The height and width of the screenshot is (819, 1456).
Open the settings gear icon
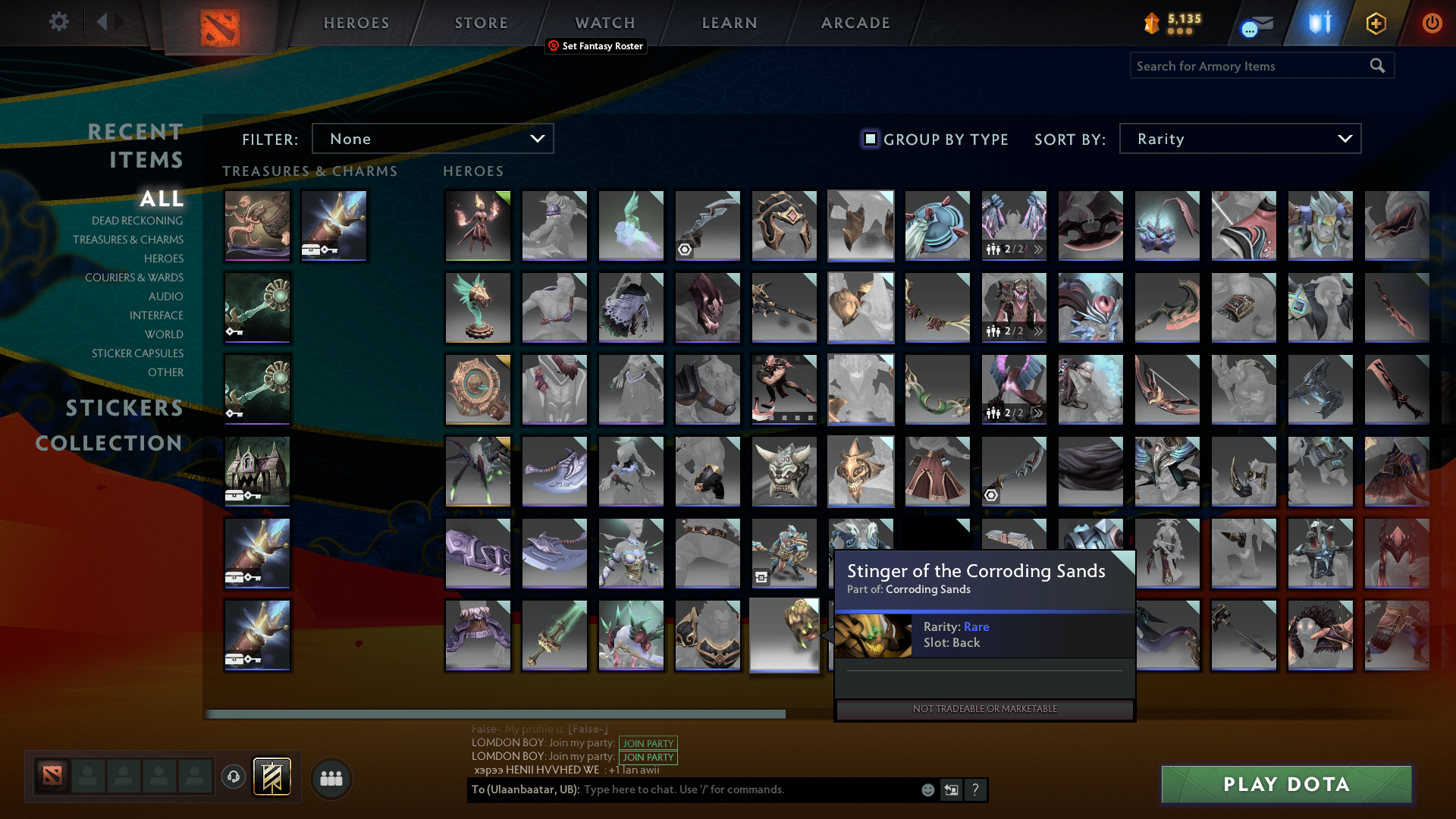tap(59, 22)
